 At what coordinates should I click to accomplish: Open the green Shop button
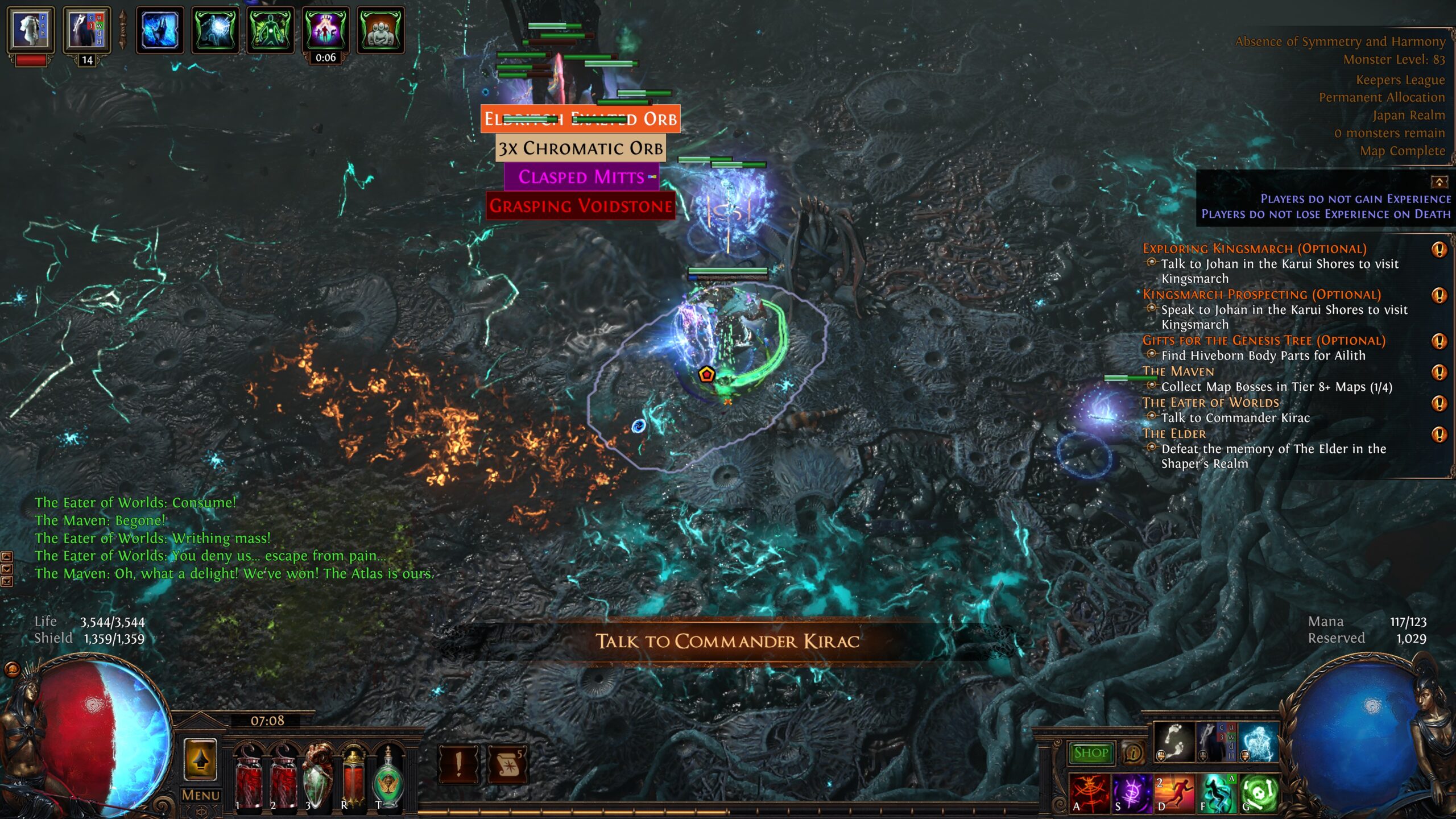pos(1090,753)
